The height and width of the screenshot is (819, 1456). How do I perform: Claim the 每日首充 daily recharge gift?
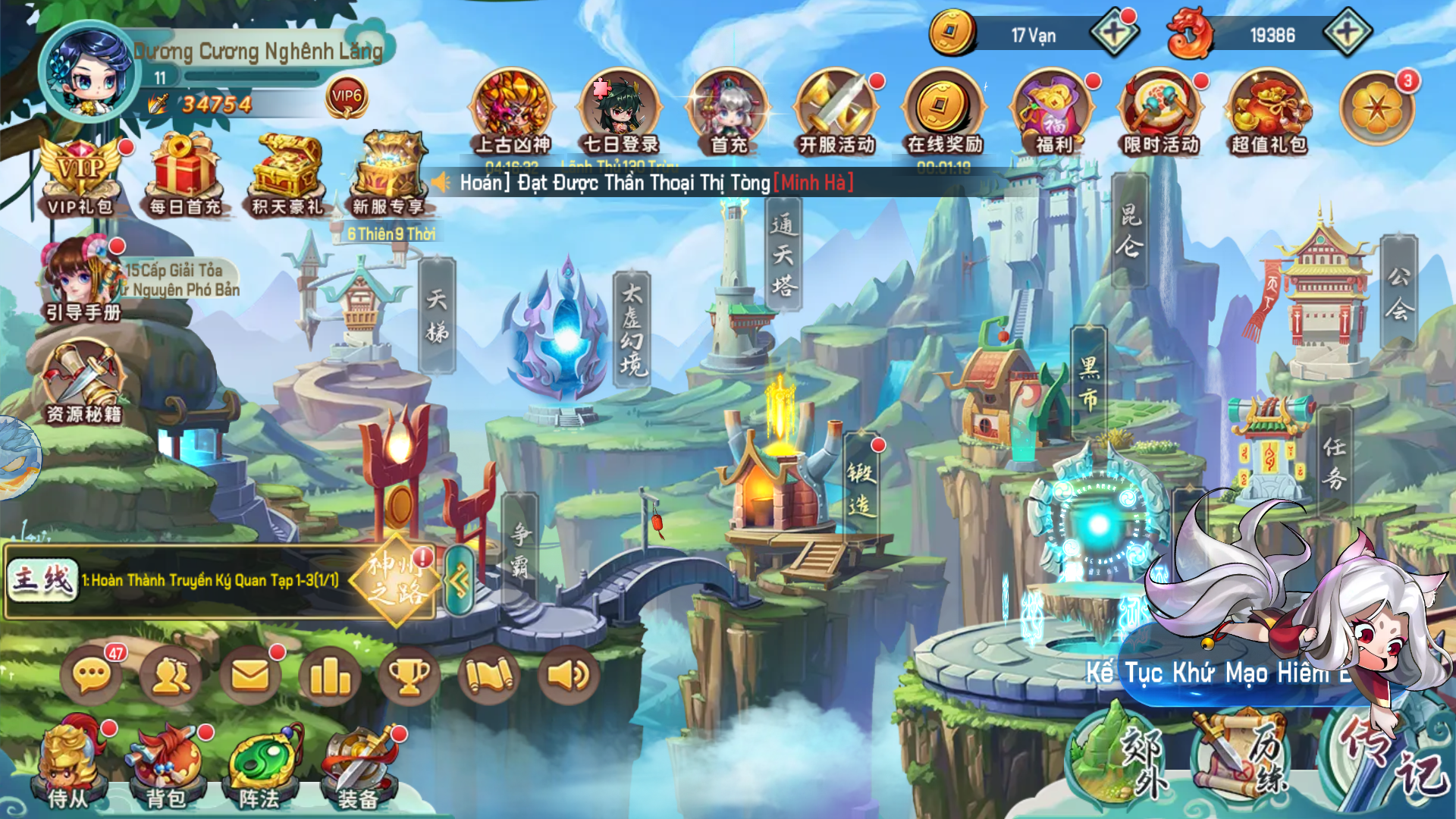pyautogui.click(x=184, y=176)
